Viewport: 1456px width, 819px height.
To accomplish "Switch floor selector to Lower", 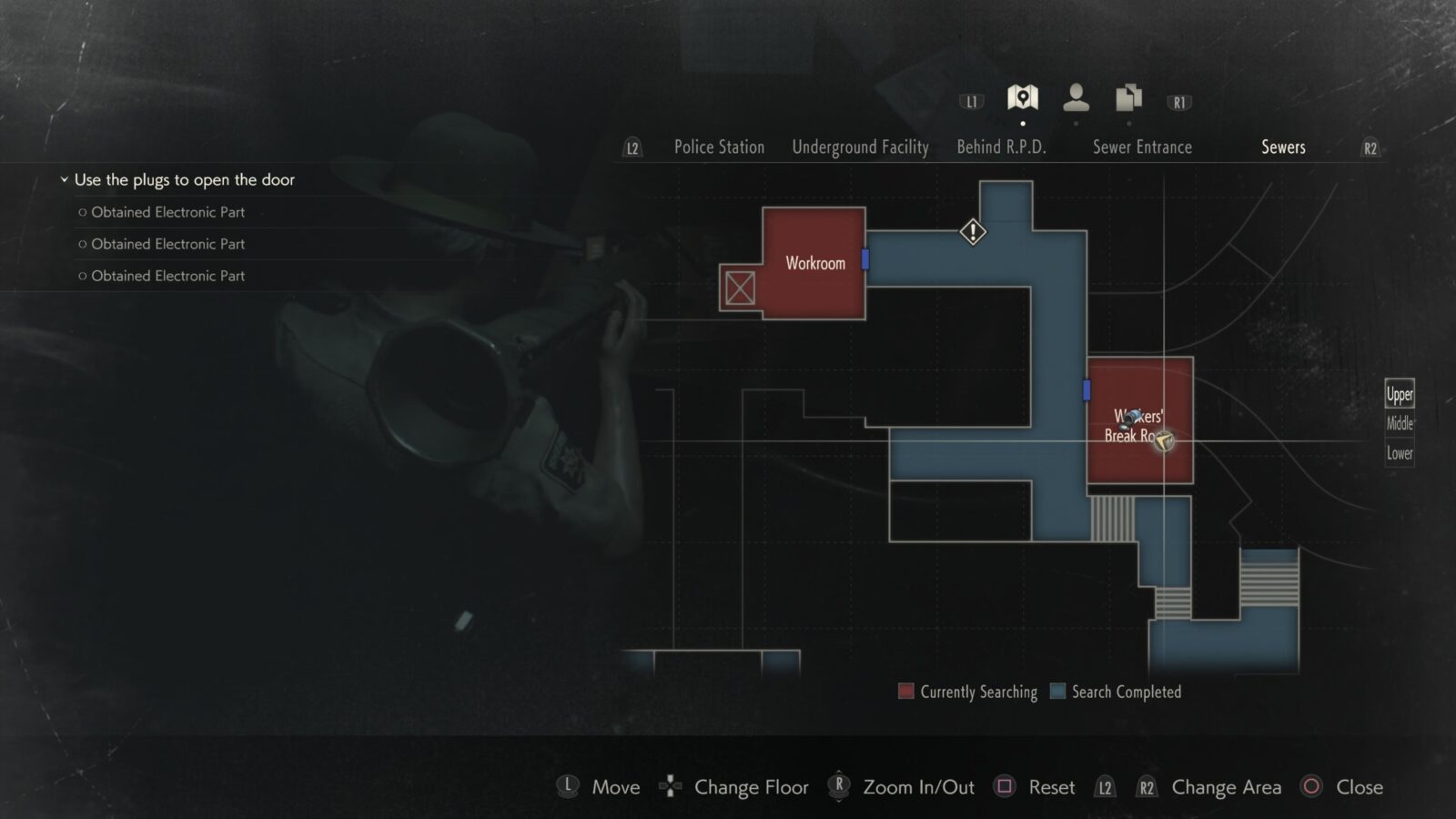I will click(1399, 452).
